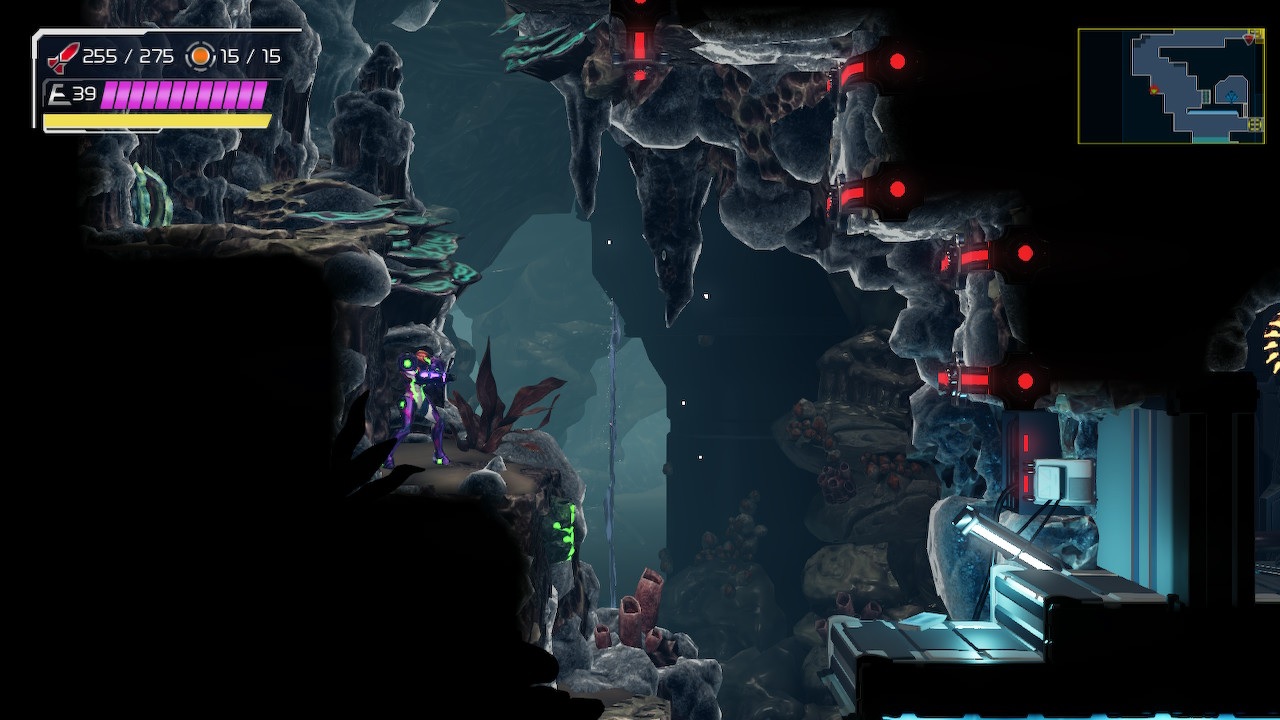Screen dimensions: 1280x720
Task: Select the Aeion number 39 label
Action: point(85,94)
